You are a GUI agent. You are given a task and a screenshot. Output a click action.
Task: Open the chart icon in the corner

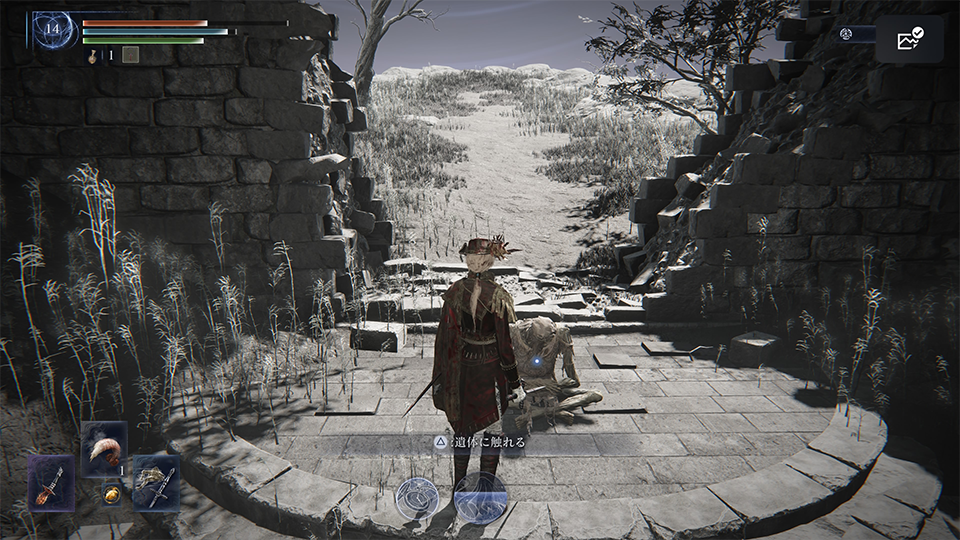pyautogui.click(x=909, y=39)
